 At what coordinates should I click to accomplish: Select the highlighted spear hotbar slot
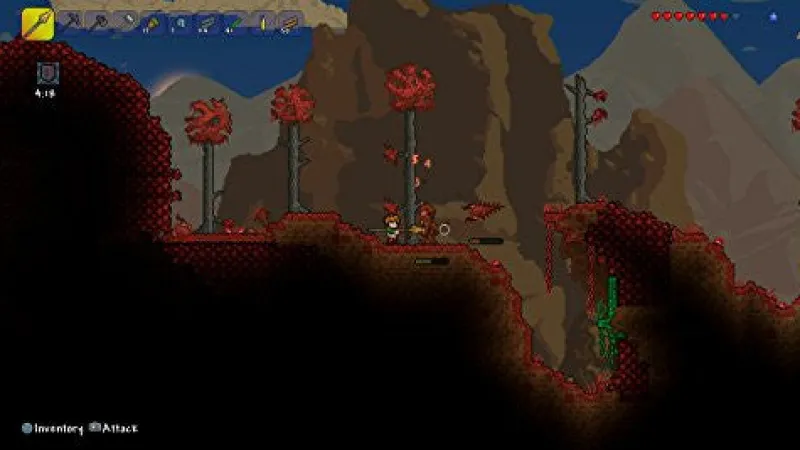click(x=37, y=22)
